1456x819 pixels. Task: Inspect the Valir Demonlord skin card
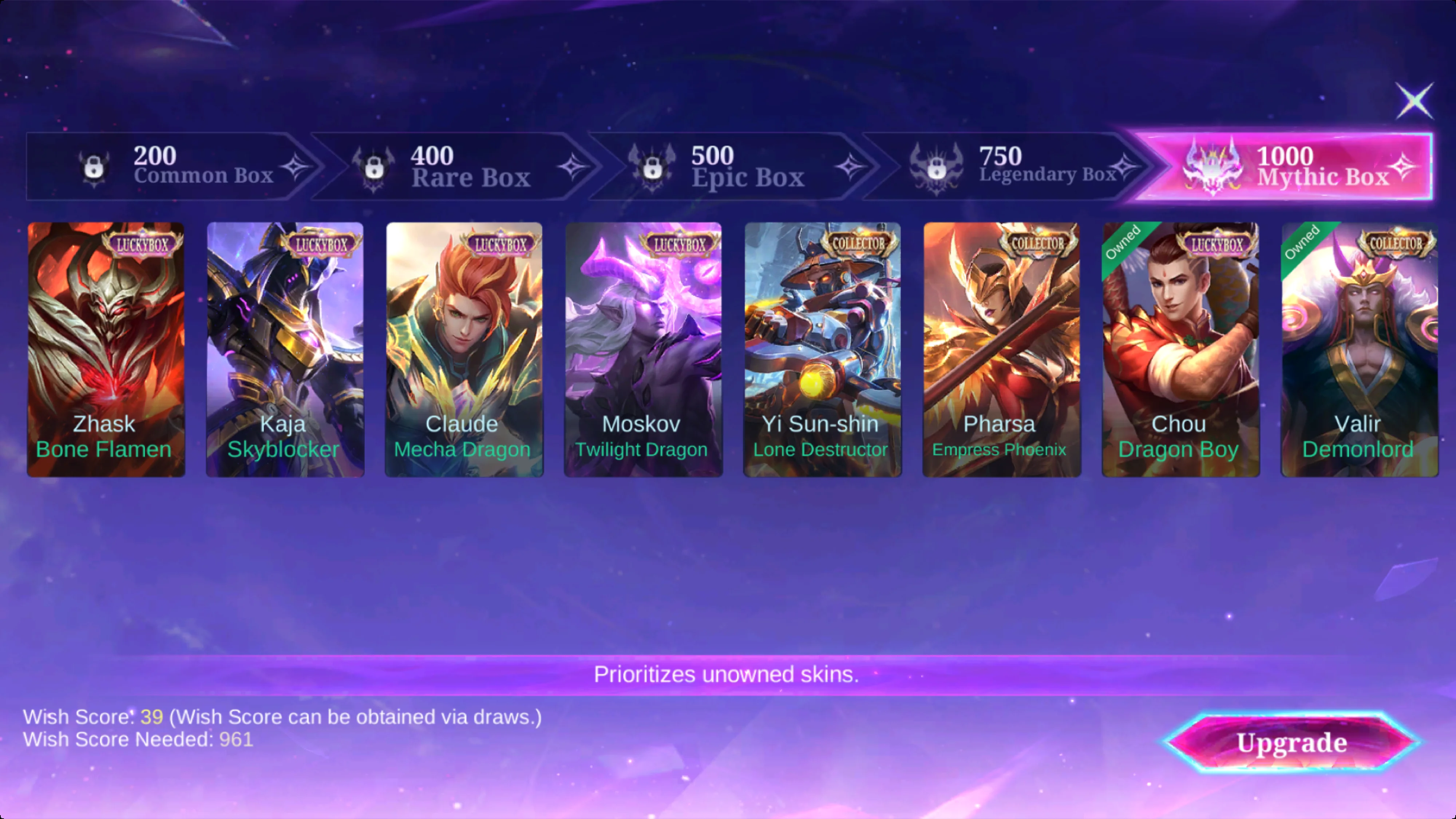(1359, 349)
